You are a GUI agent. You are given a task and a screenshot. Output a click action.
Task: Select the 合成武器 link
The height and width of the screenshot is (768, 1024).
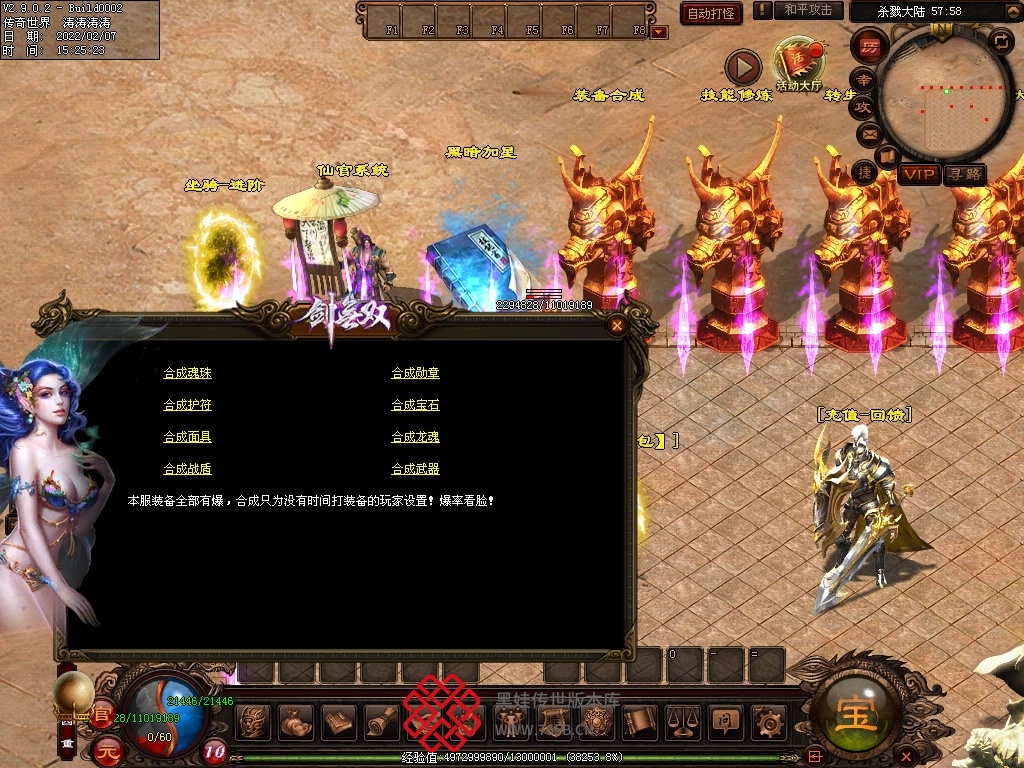tap(415, 469)
